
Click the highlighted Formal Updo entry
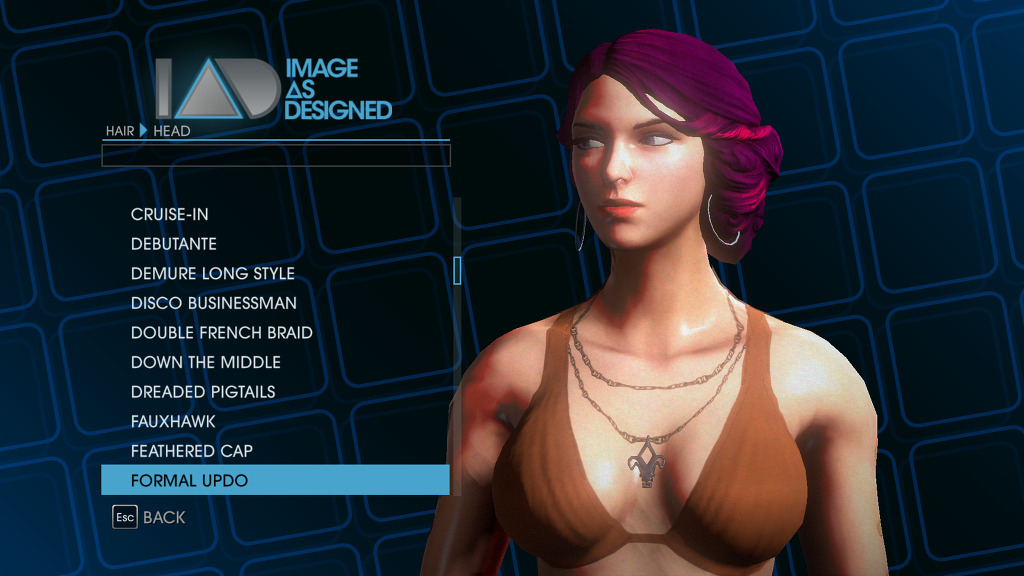[x=275, y=480]
